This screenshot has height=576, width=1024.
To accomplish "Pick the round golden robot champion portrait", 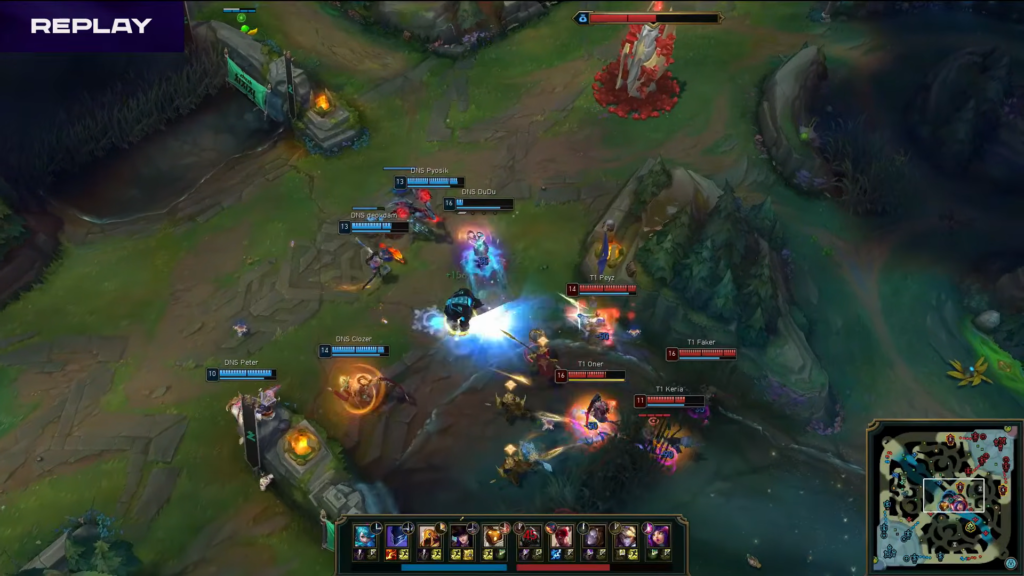I will 494,537.
